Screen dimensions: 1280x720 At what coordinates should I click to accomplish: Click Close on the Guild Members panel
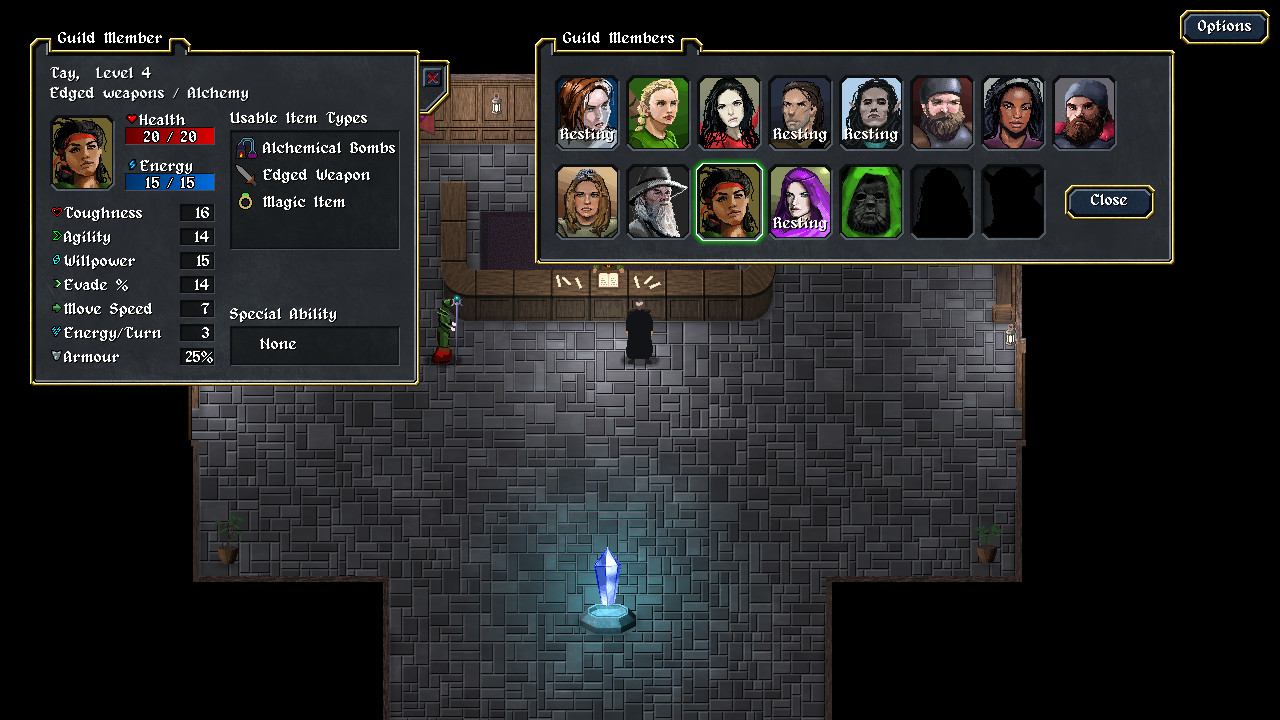1108,201
